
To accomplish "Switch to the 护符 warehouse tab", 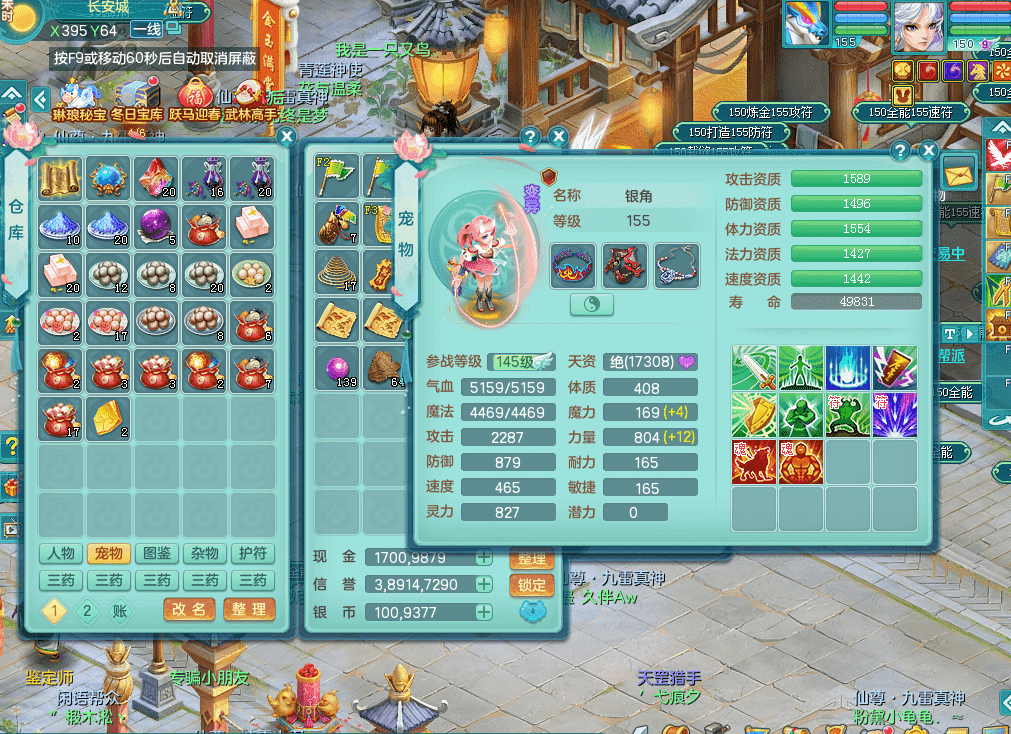I will tap(252, 554).
